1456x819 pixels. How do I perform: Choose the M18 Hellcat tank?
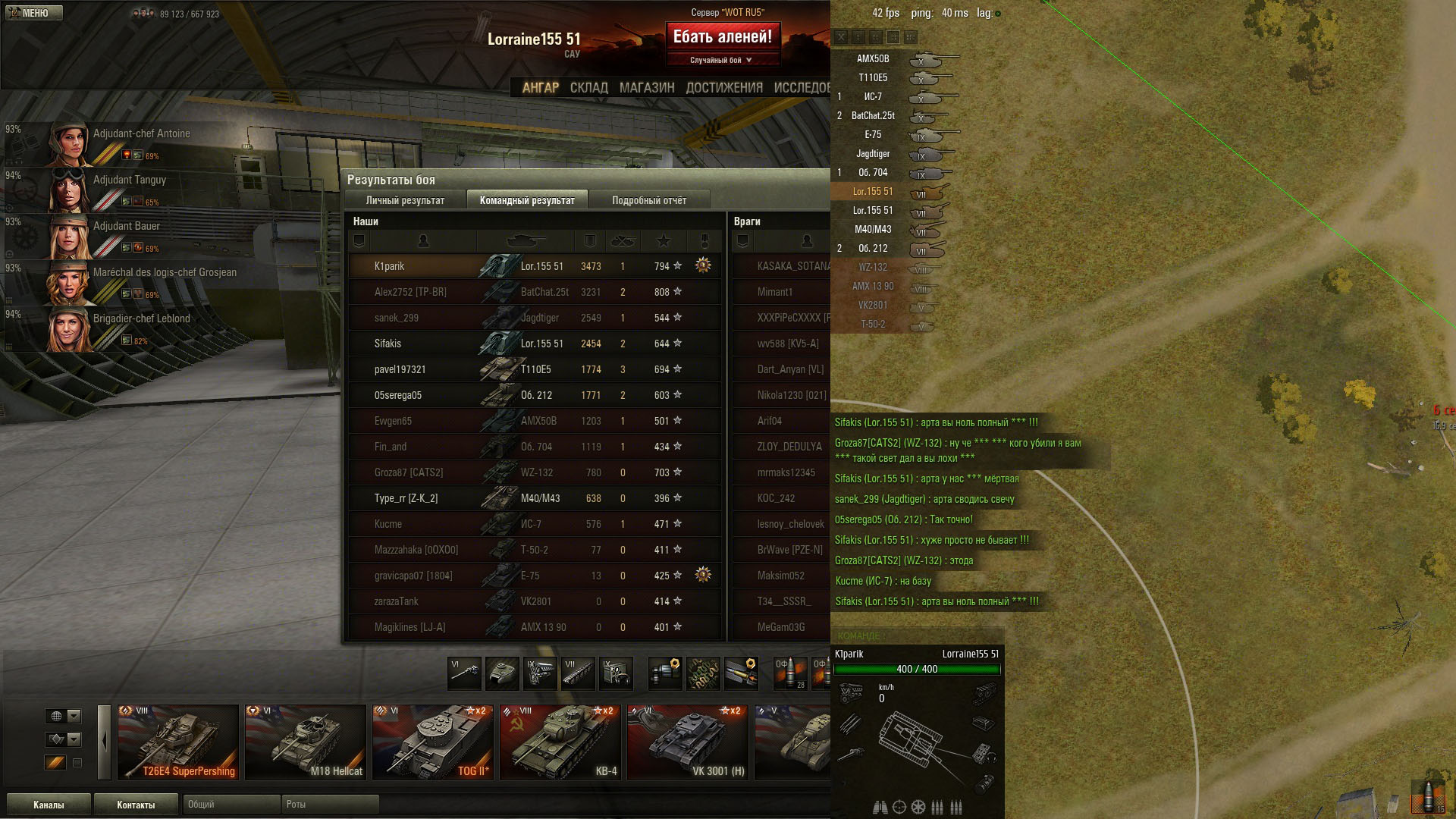tap(306, 742)
